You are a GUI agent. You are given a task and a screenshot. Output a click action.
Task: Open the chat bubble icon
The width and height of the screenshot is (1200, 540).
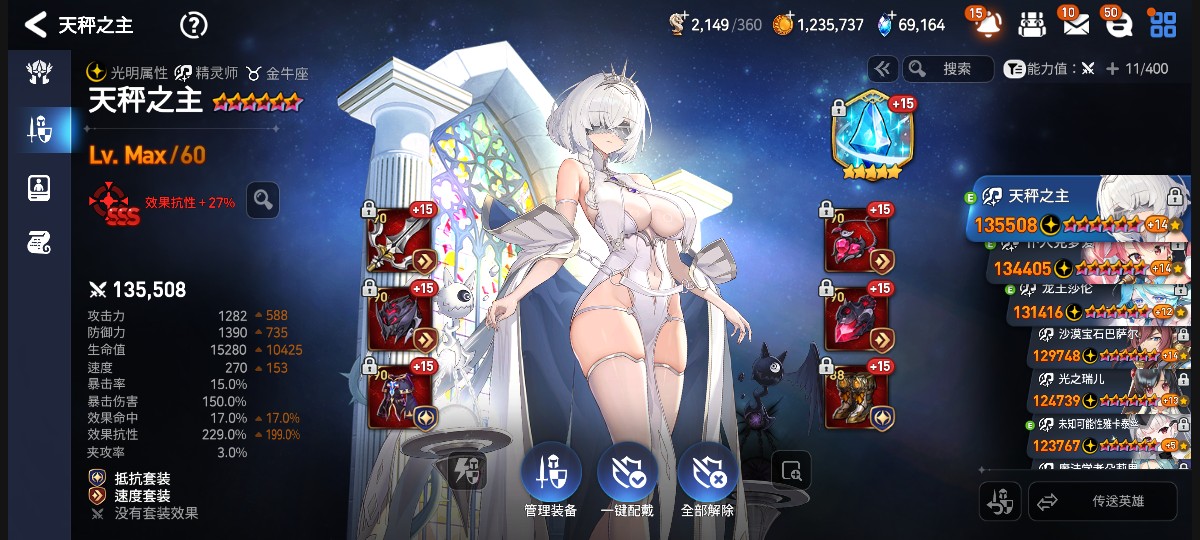point(1118,25)
